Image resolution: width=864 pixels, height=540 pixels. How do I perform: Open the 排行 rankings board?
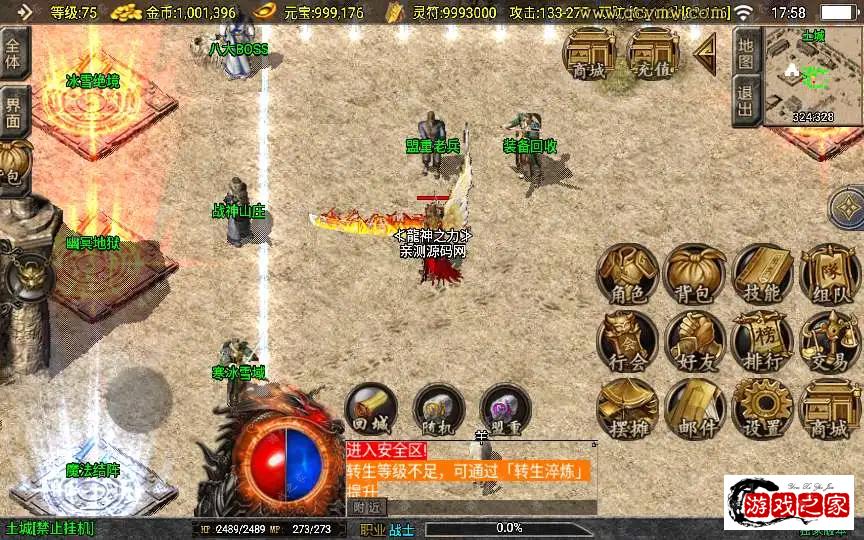click(763, 341)
